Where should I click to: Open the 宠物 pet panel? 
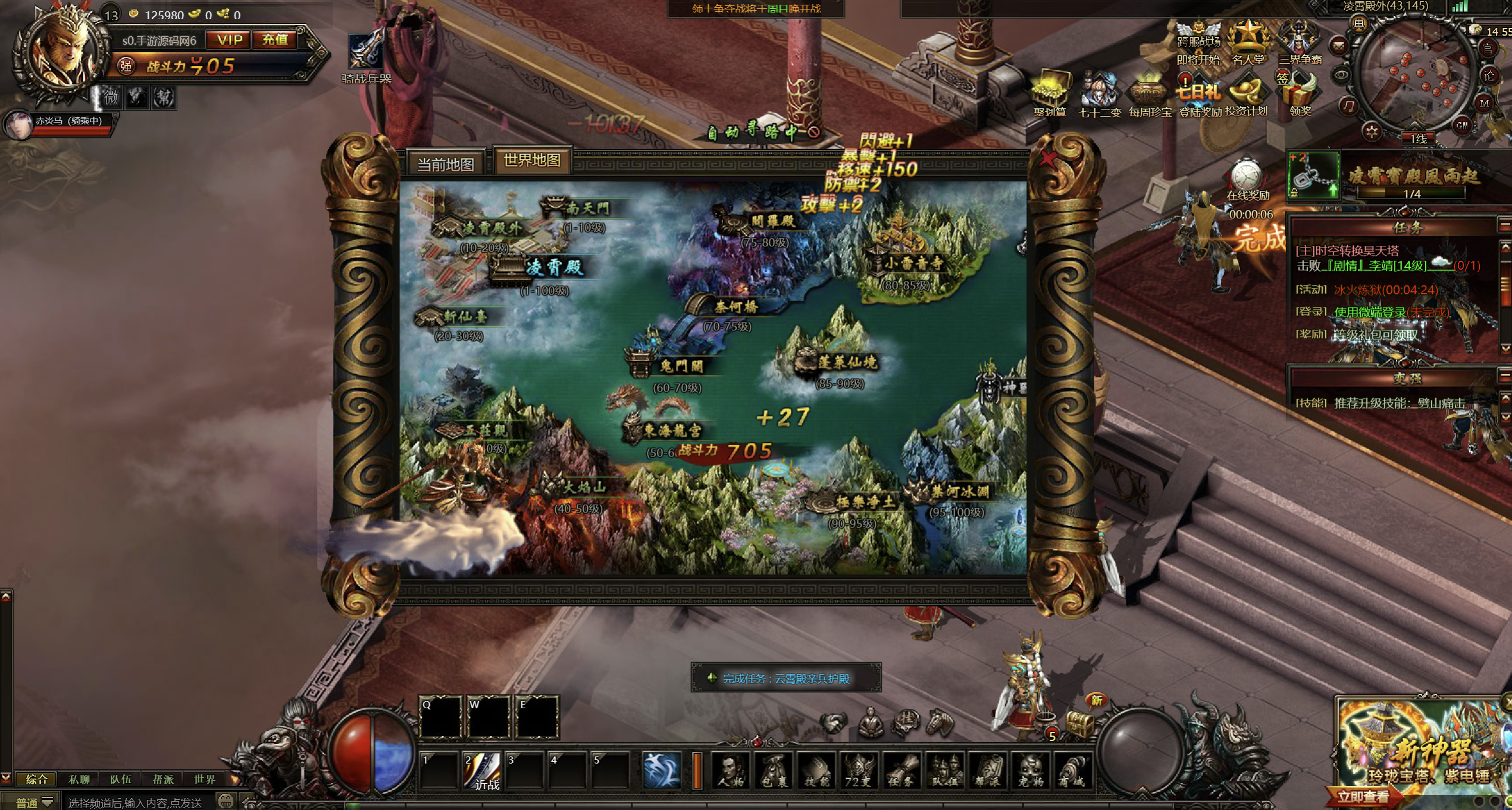pos(1031,771)
